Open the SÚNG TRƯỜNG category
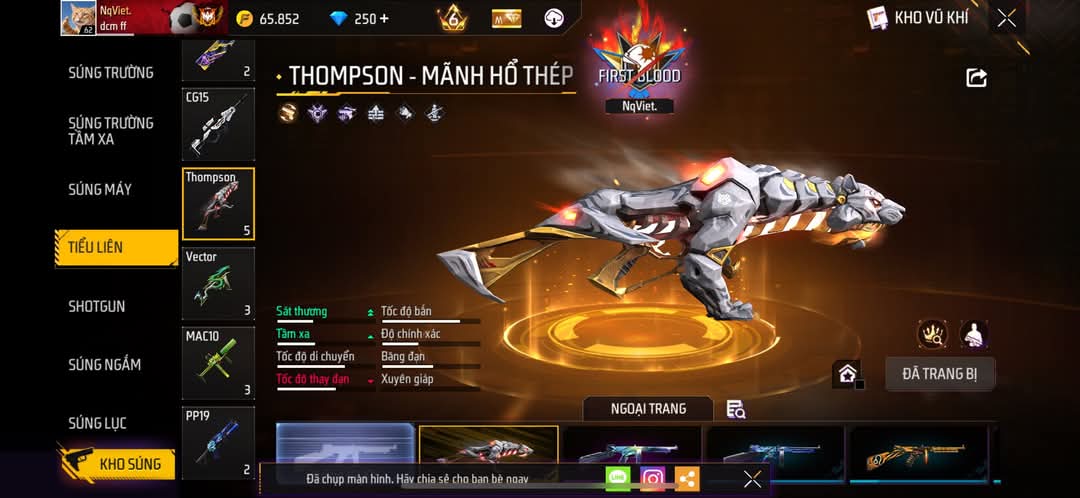 pos(111,72)
